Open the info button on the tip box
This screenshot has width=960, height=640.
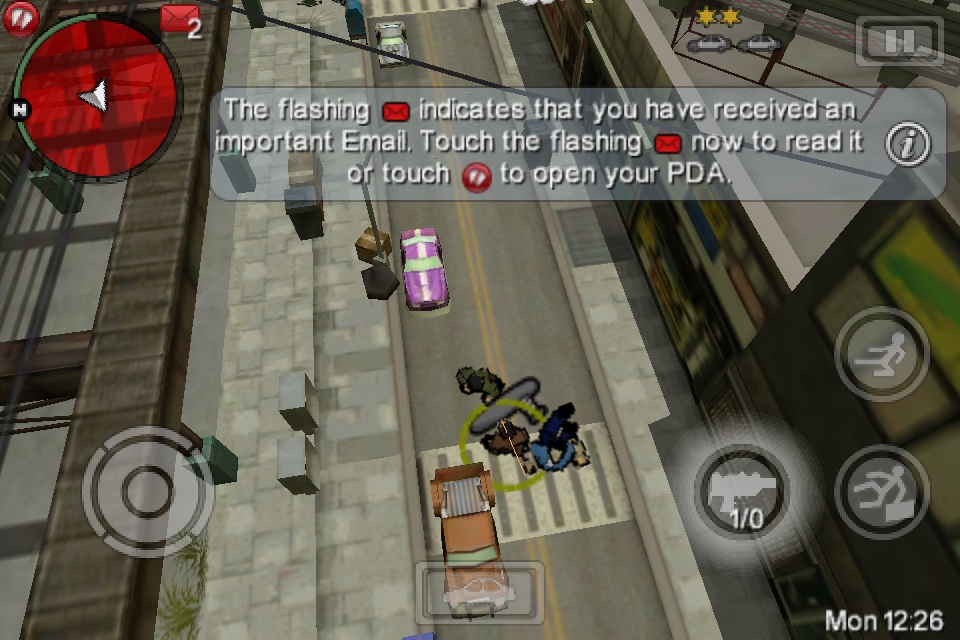pyautogui.click(x=908, y=145)
